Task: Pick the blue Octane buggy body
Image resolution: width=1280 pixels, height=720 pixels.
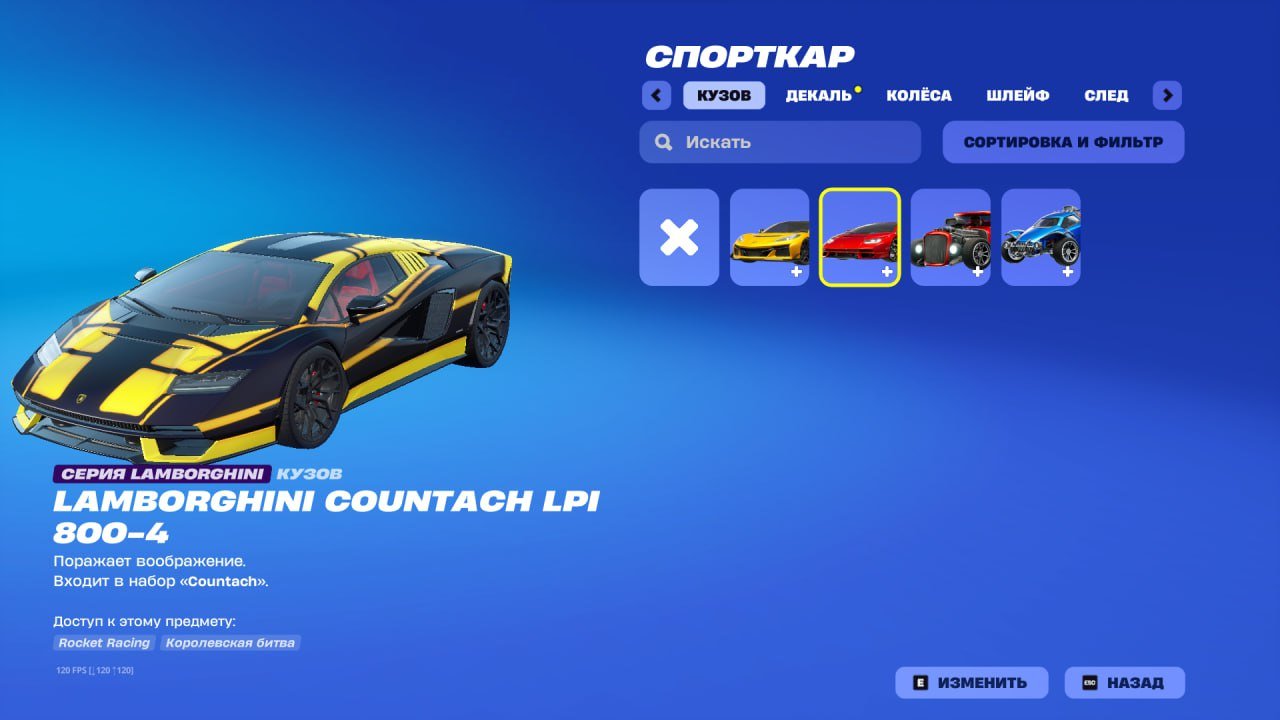Action: [1040, 237]
